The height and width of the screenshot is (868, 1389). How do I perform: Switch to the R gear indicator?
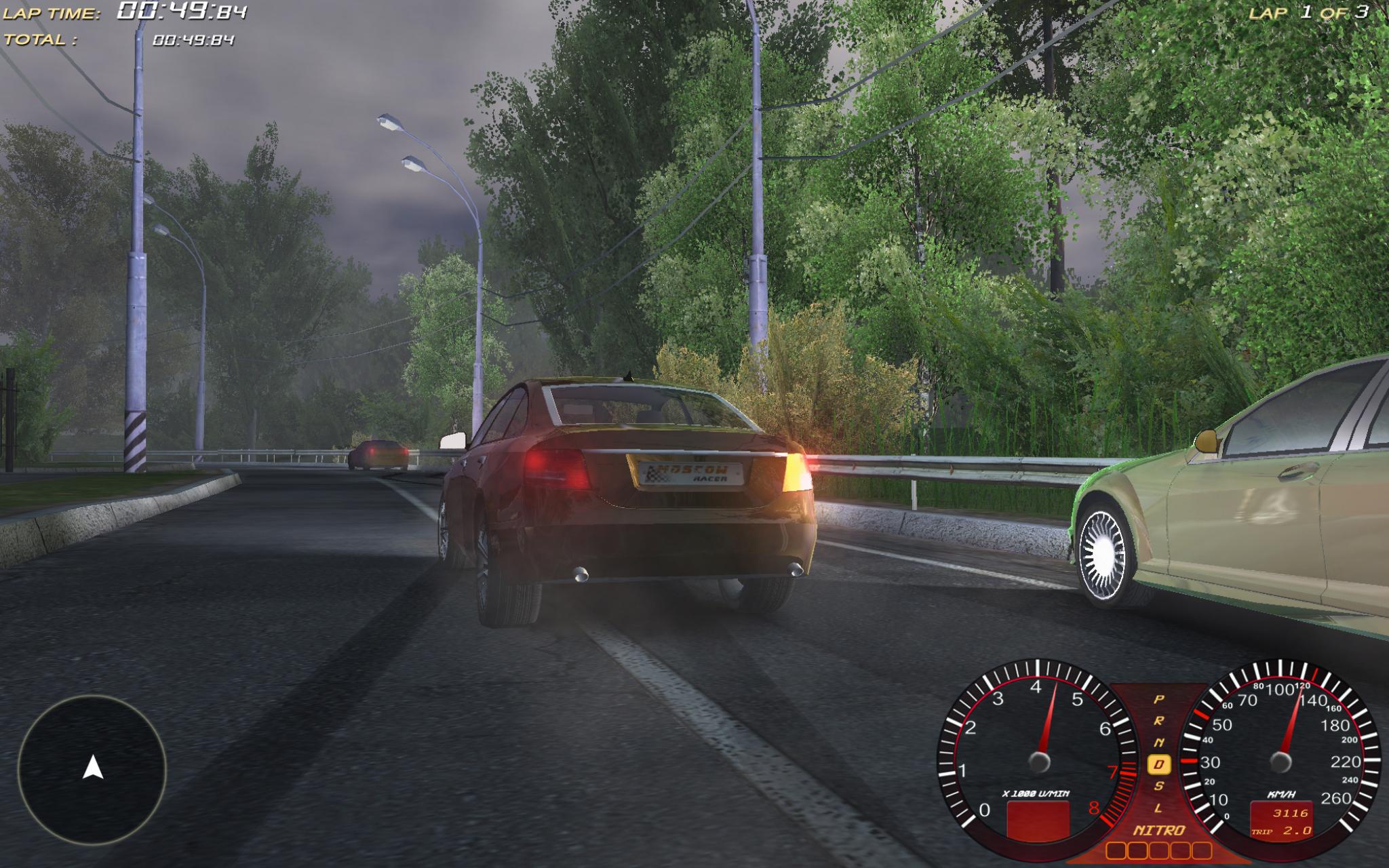[x=1159, y=720]
